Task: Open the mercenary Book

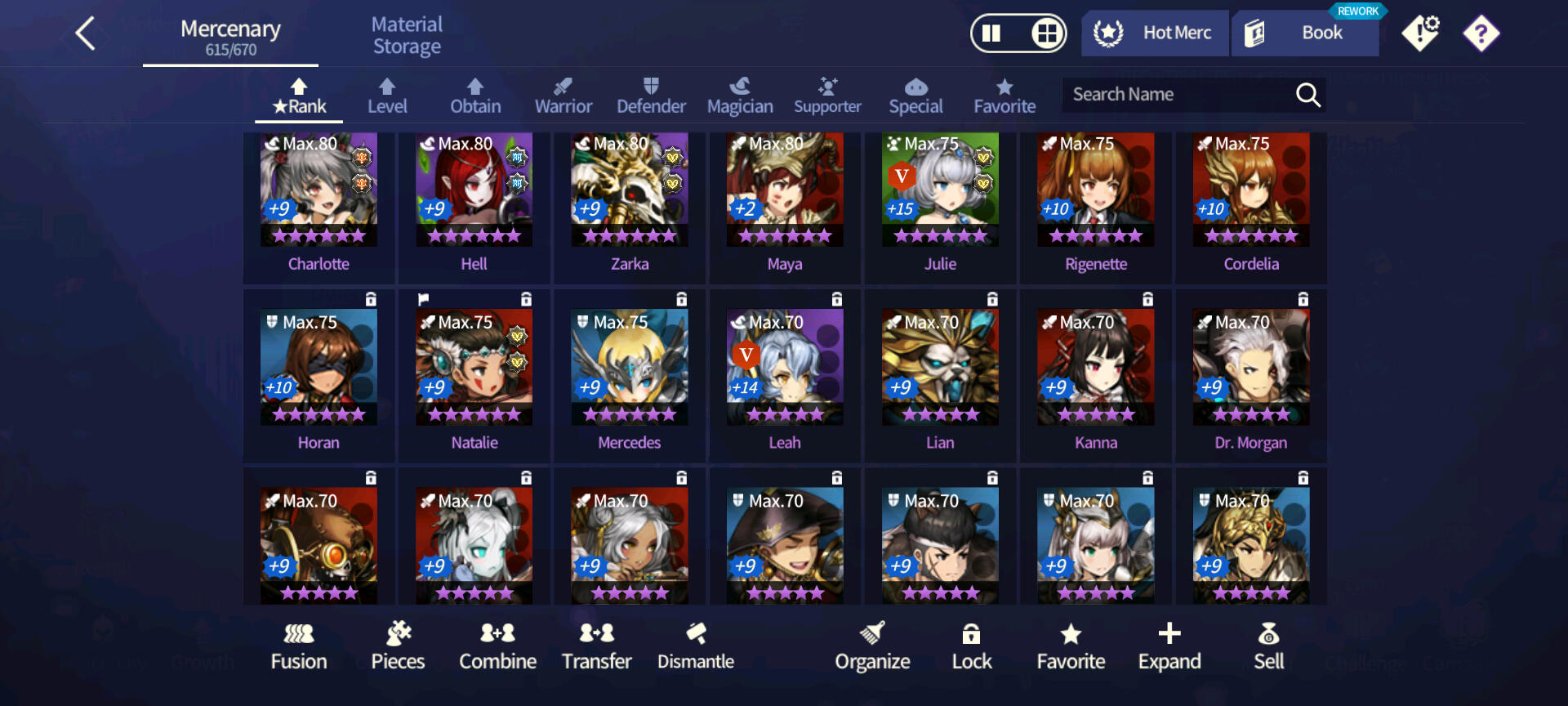Action: click(1305, 34)
